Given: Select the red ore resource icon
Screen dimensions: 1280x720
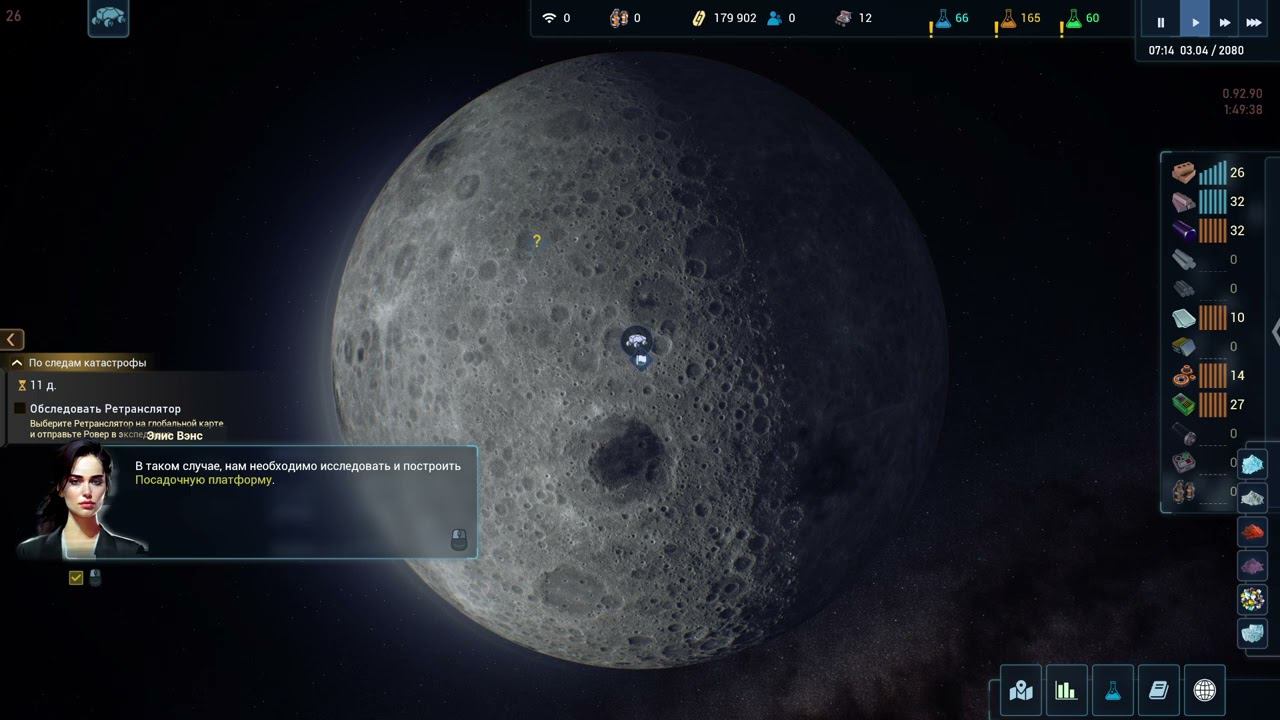Looking at the screenshot, I should click(1253, 532).
